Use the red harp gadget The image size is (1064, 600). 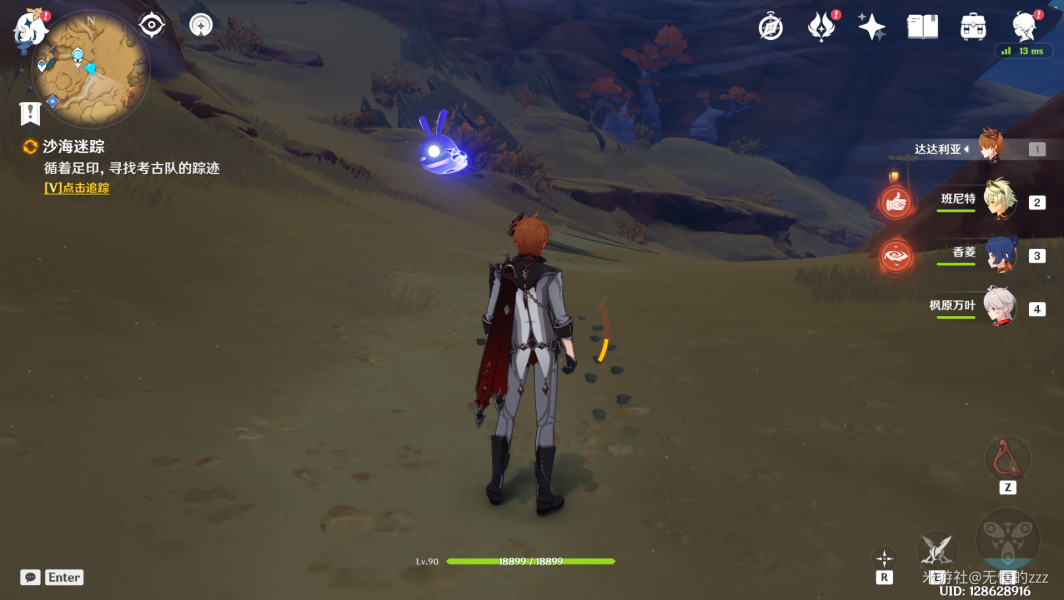[1007, 459]
